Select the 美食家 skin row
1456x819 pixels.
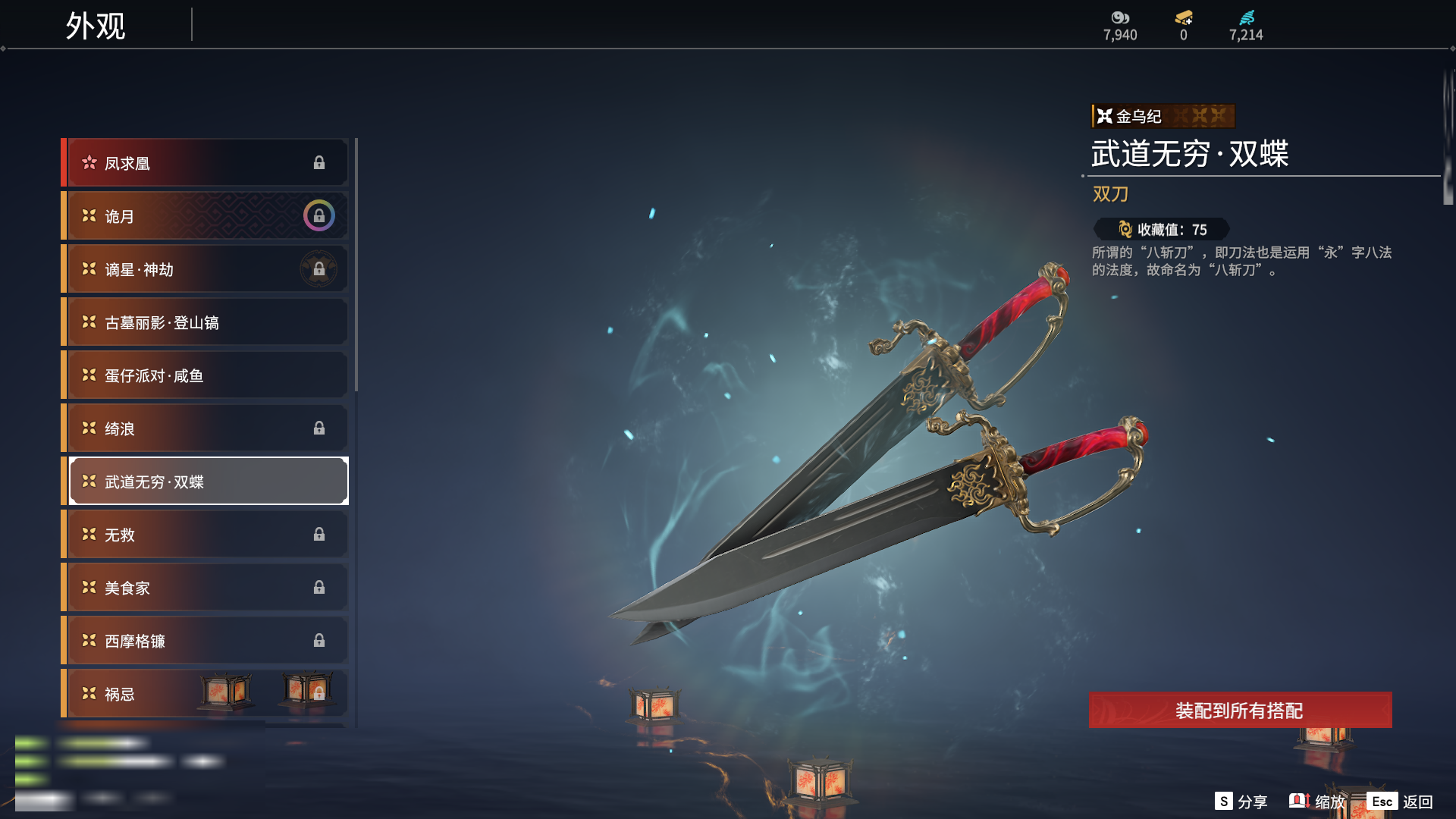pos(206,588)
